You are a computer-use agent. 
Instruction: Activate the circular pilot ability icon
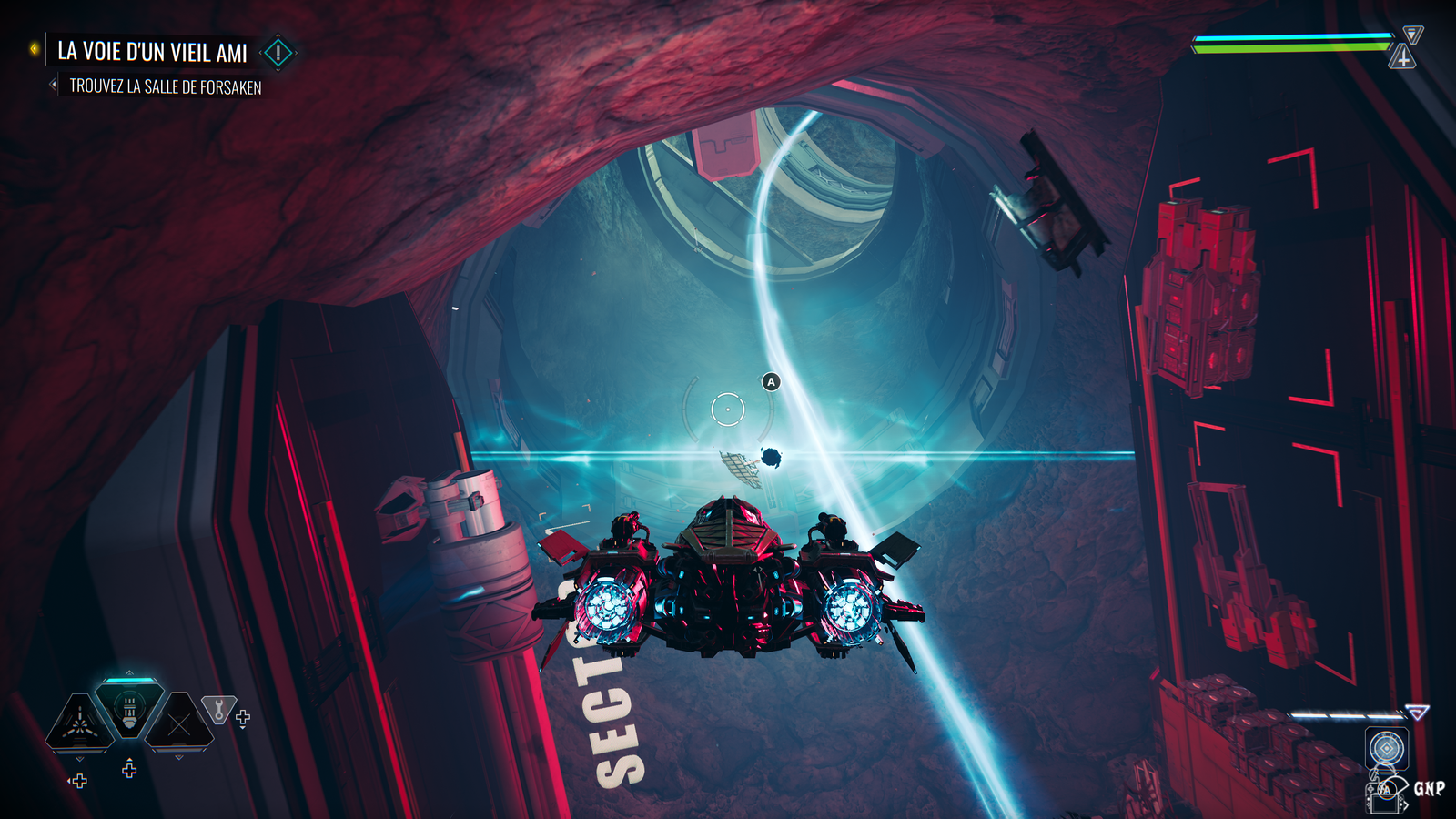(1386, 749)
